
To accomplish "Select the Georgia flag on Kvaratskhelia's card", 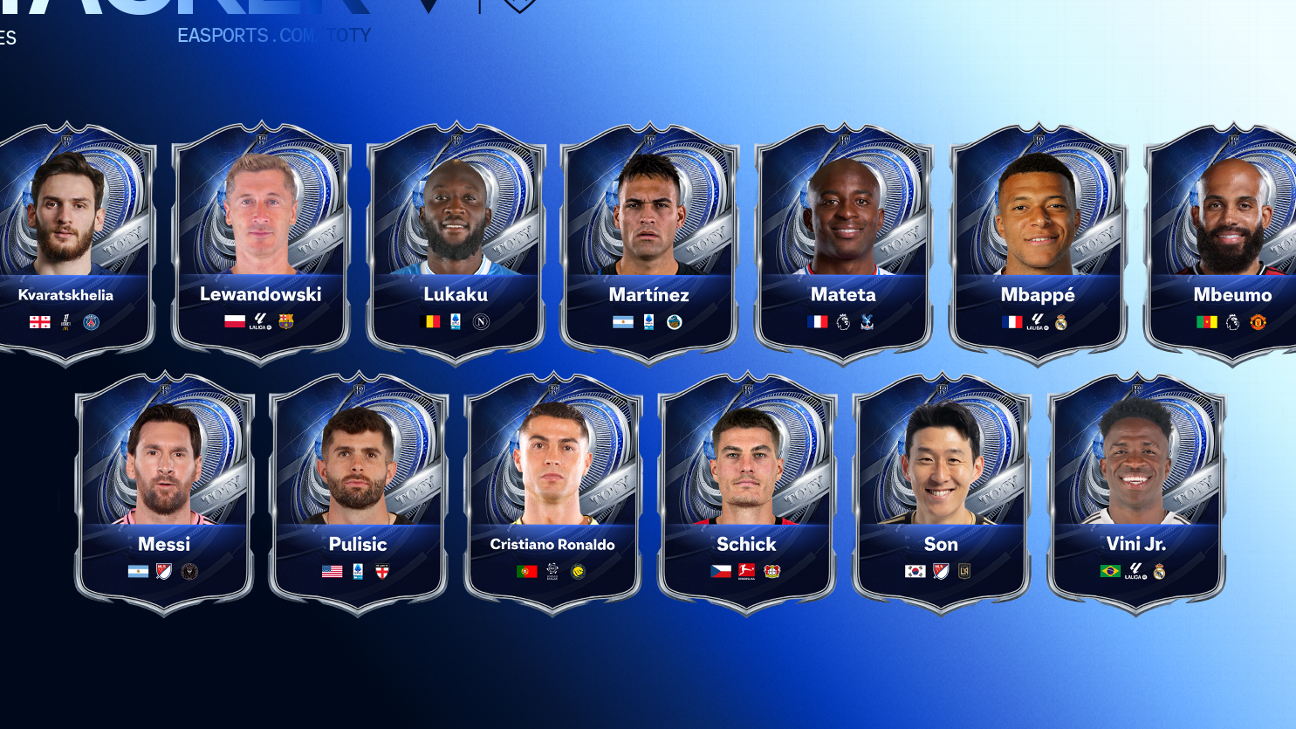I will click(38, 322).
